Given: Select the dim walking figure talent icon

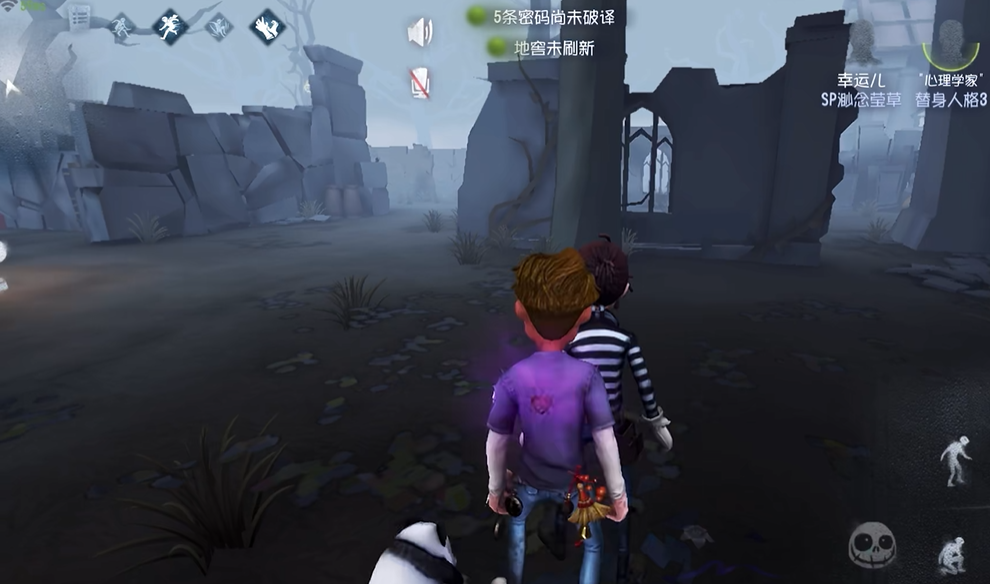Looking at the screenshot, I should (x=123, y=26).
